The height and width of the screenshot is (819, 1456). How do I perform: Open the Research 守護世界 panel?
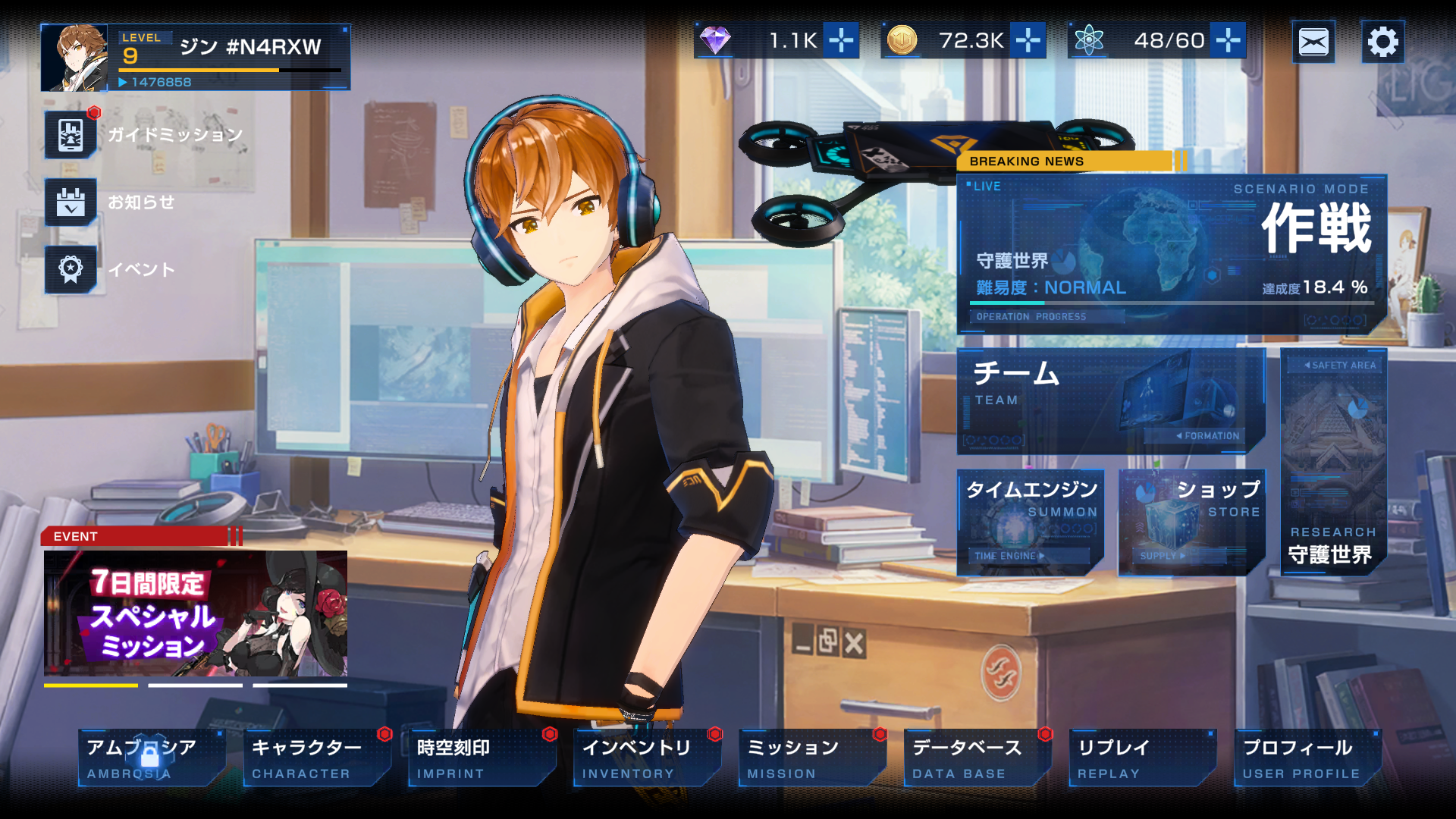tap(1333, 462)
